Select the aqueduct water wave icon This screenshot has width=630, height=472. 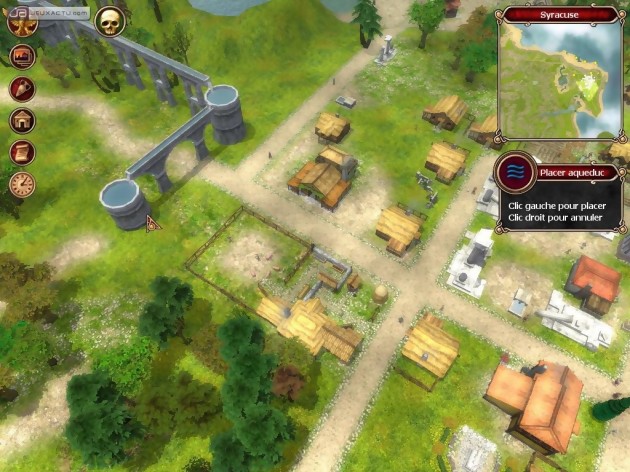pos(514,172)
